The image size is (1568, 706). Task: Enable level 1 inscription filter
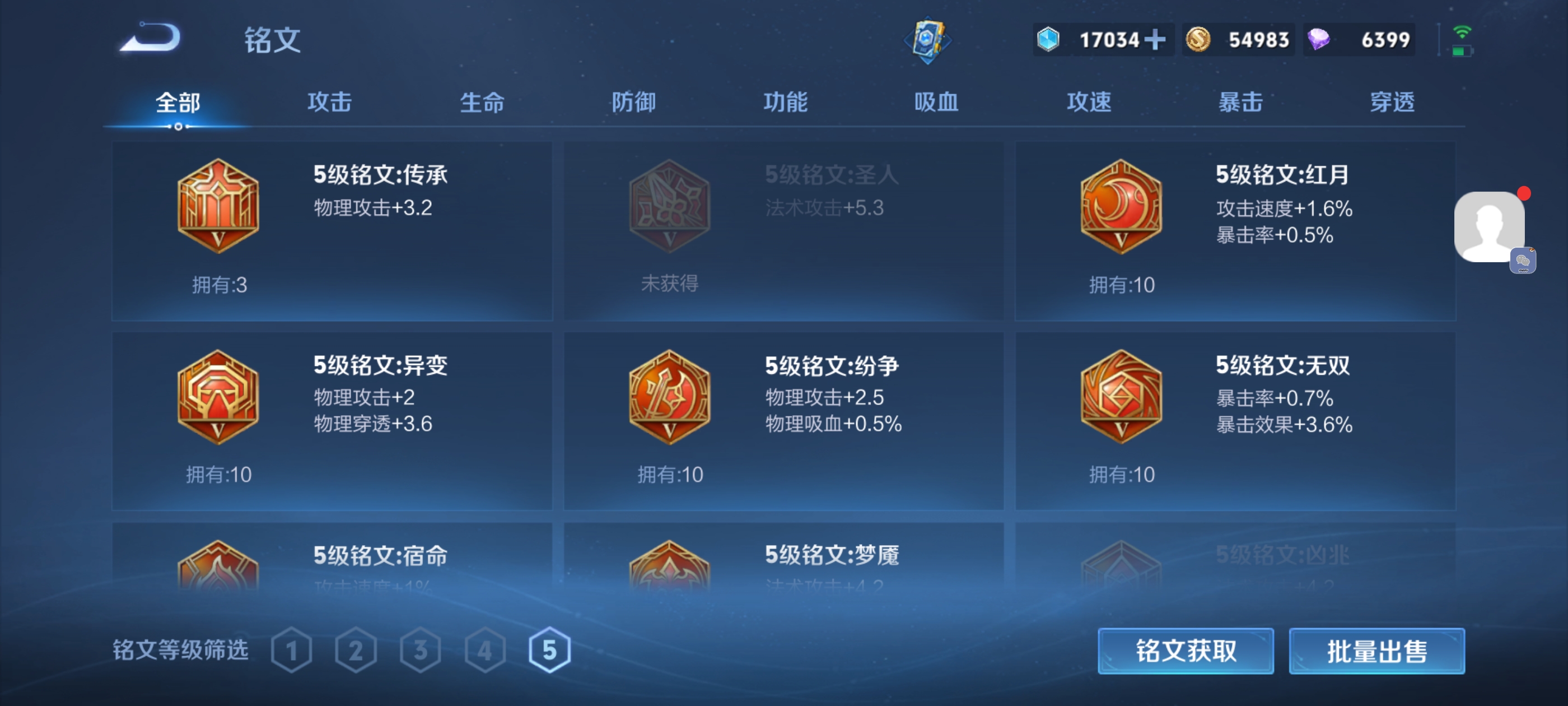click(292, 650)
